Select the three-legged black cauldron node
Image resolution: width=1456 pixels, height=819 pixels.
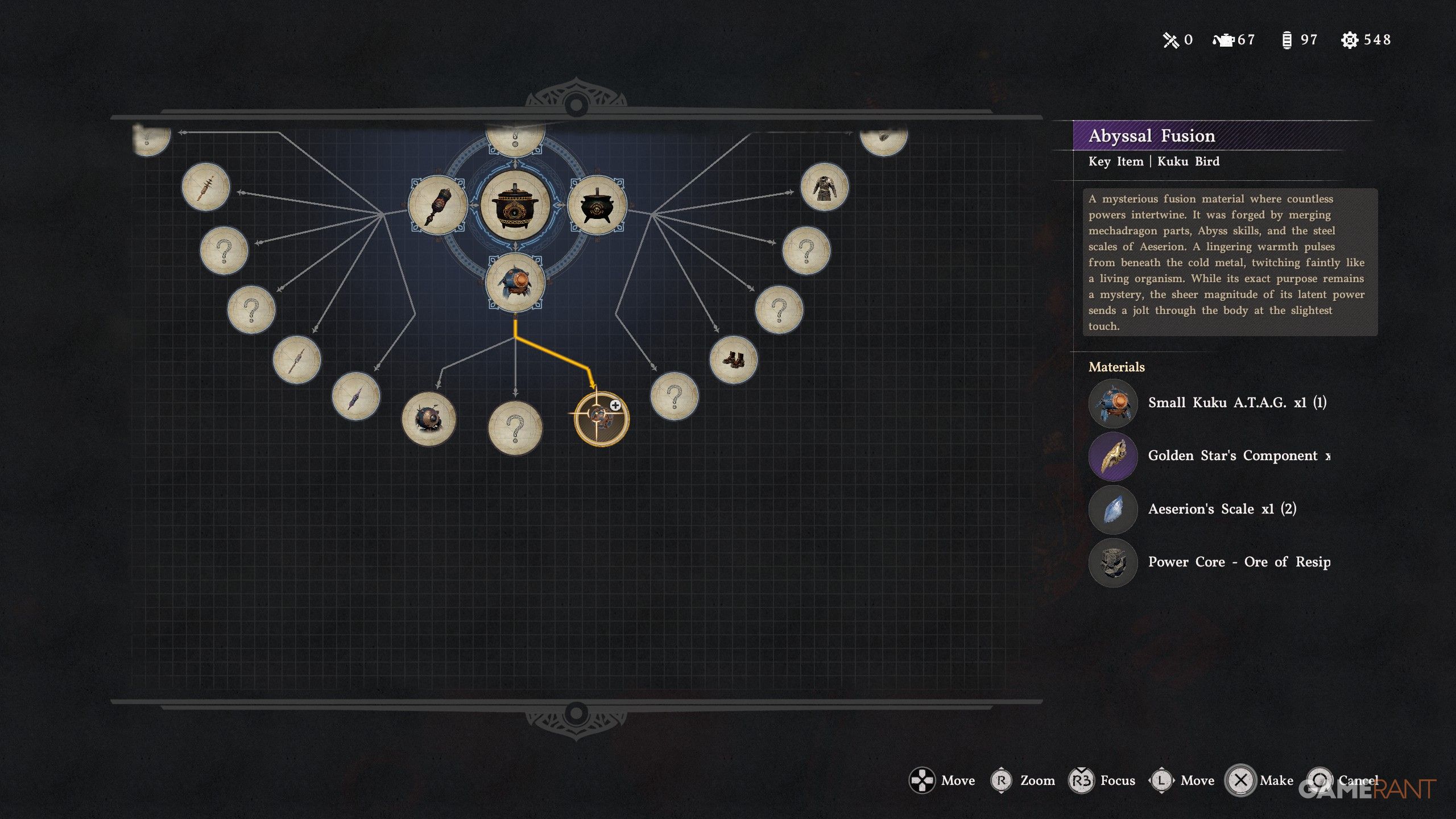[x=597, y=205]
